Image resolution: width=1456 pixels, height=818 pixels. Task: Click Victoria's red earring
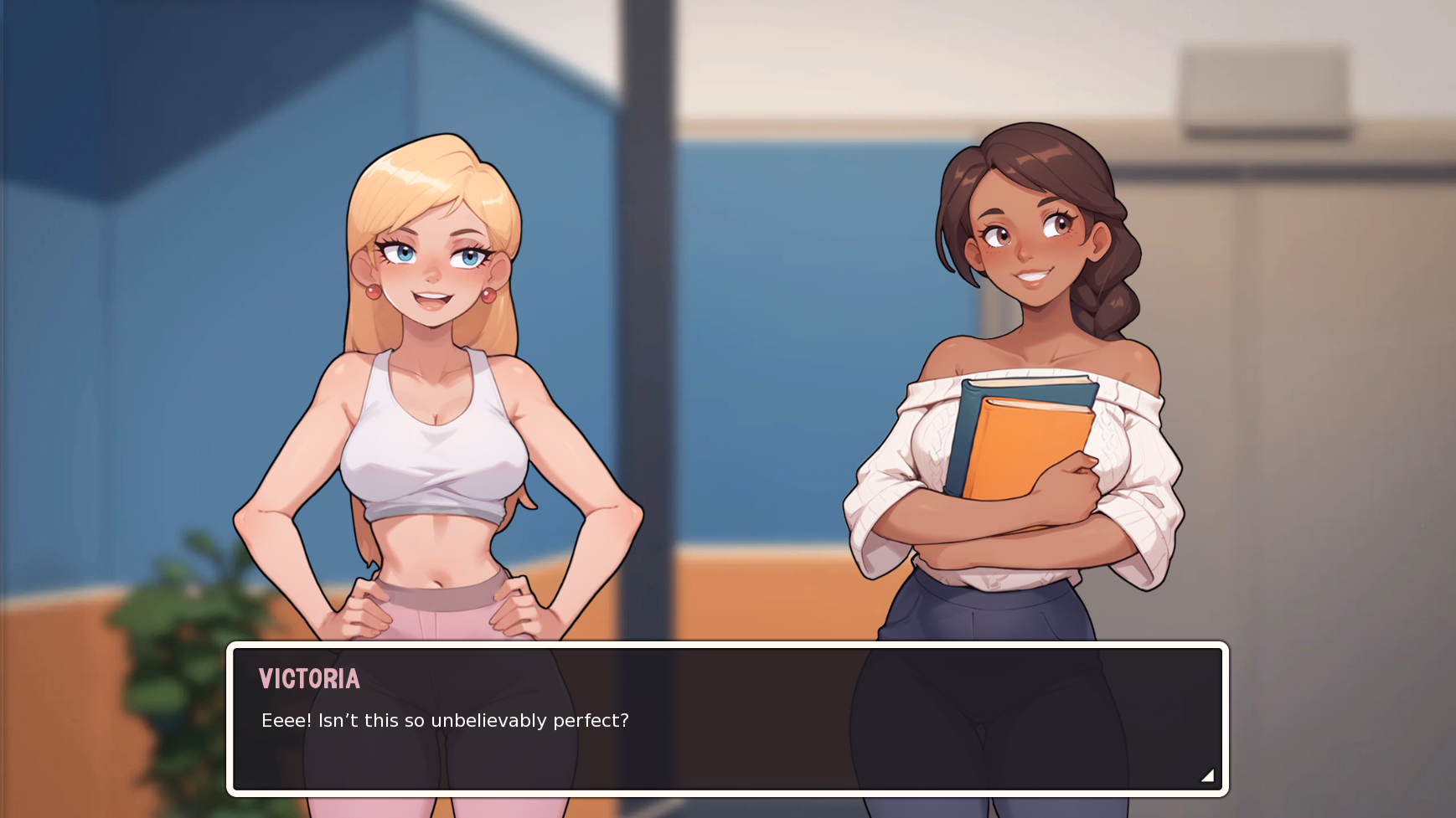pyautogui.click(x=488, y=295)
